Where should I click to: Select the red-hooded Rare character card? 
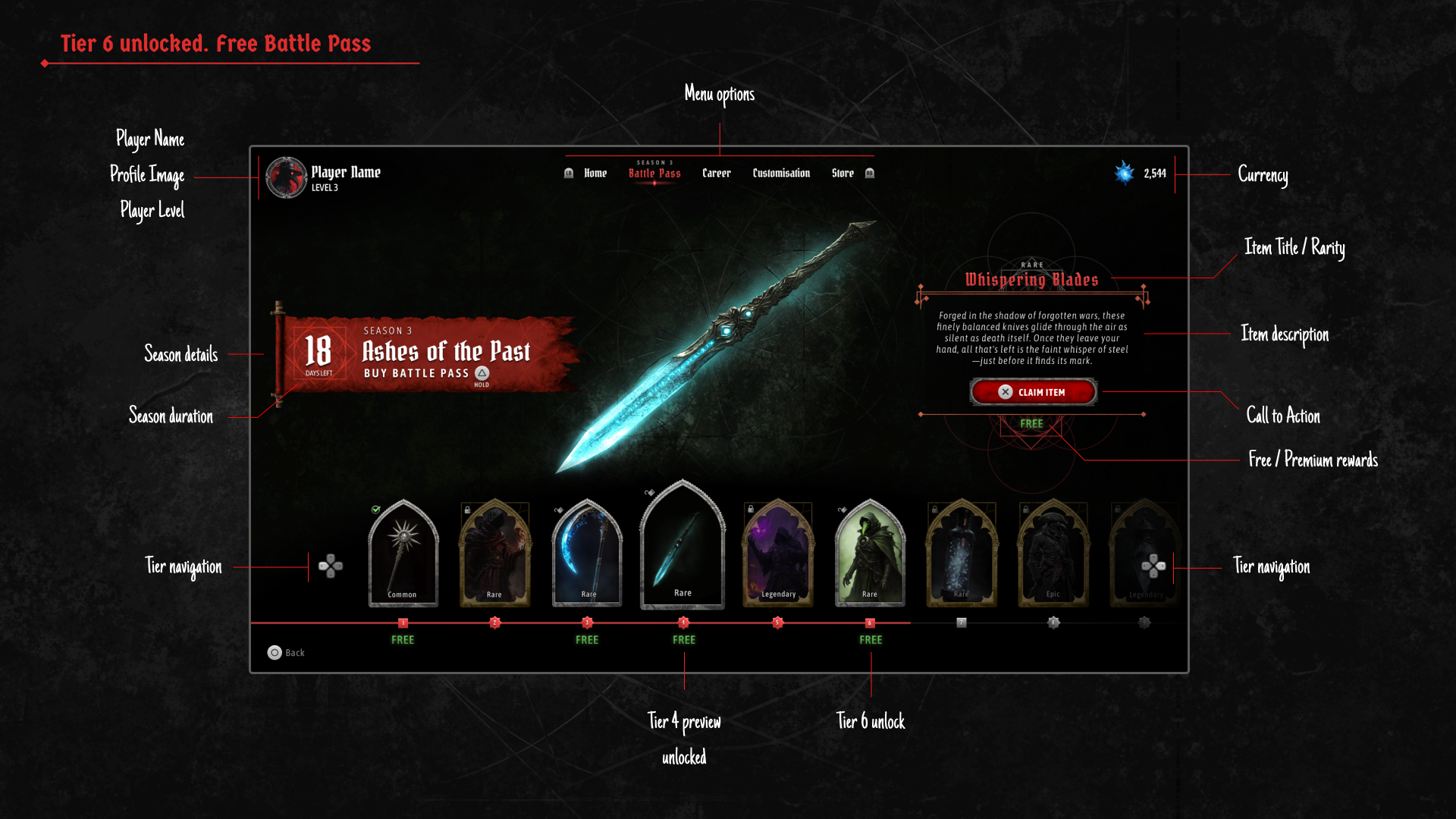click(x=494, y=554)
